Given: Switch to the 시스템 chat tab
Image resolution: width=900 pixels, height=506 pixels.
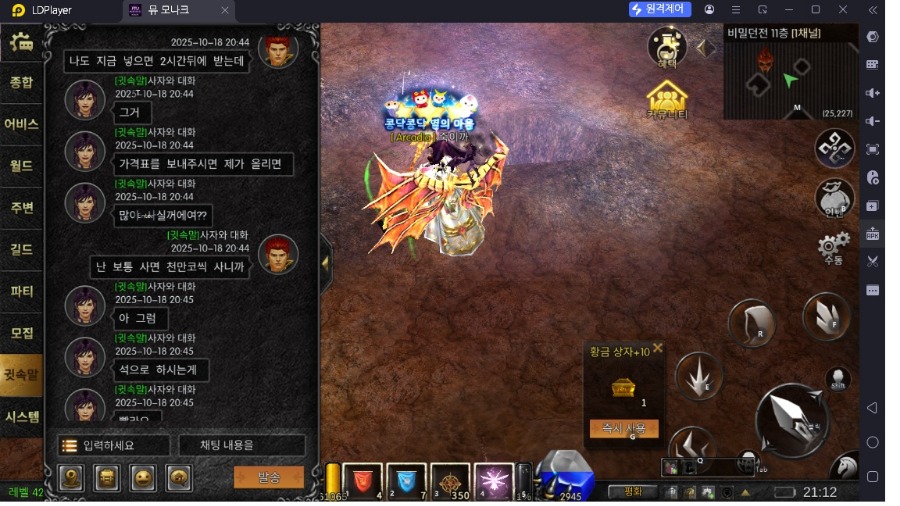Looking at the screenshot, I should tap(21, 416).
